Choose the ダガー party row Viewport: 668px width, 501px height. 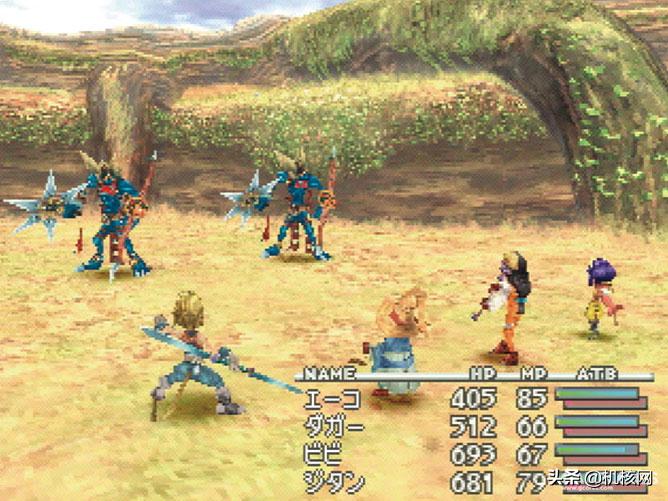334,427
